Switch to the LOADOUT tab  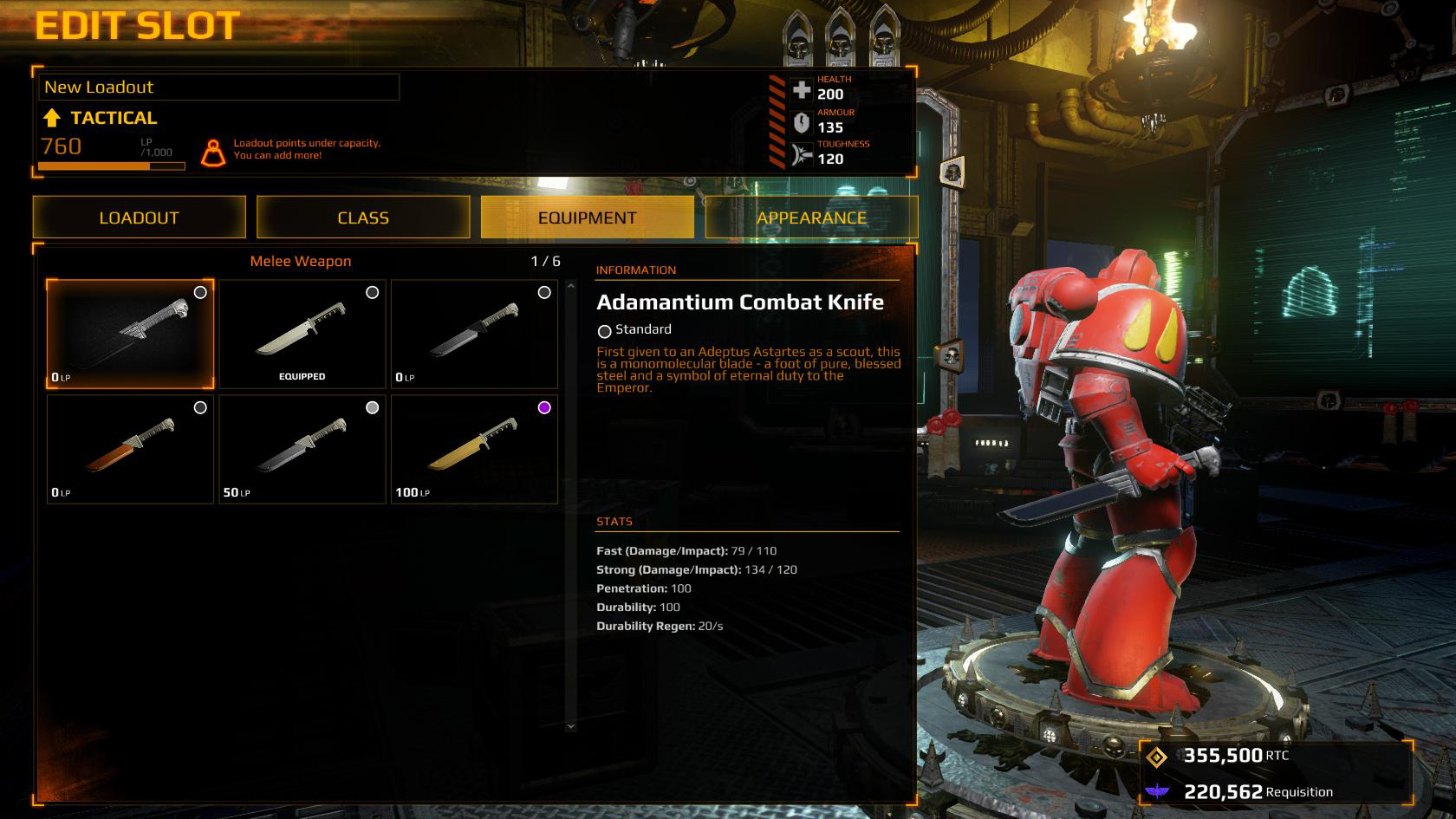coord(139,218)
